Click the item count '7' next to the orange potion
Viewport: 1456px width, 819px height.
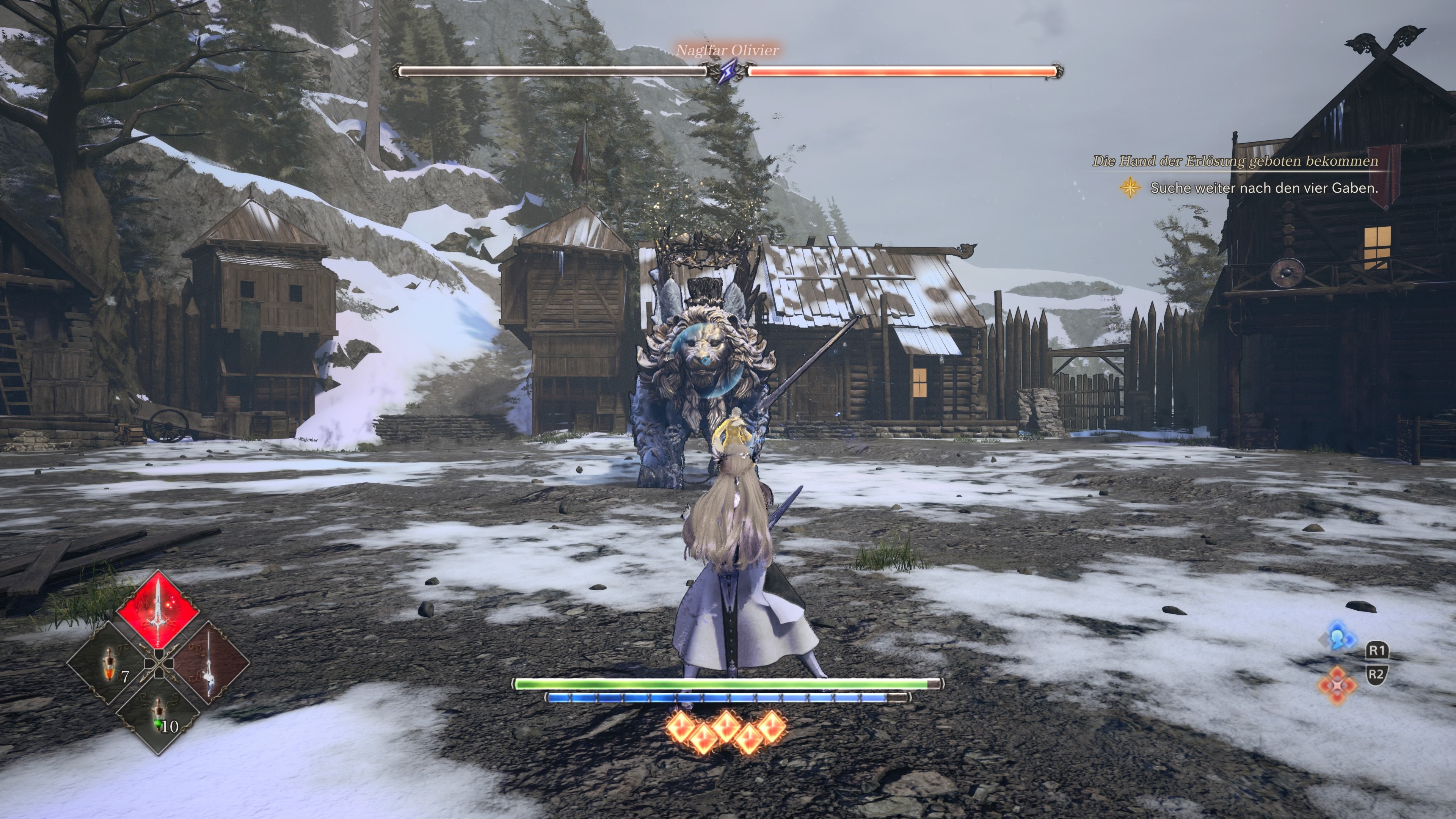126,676
